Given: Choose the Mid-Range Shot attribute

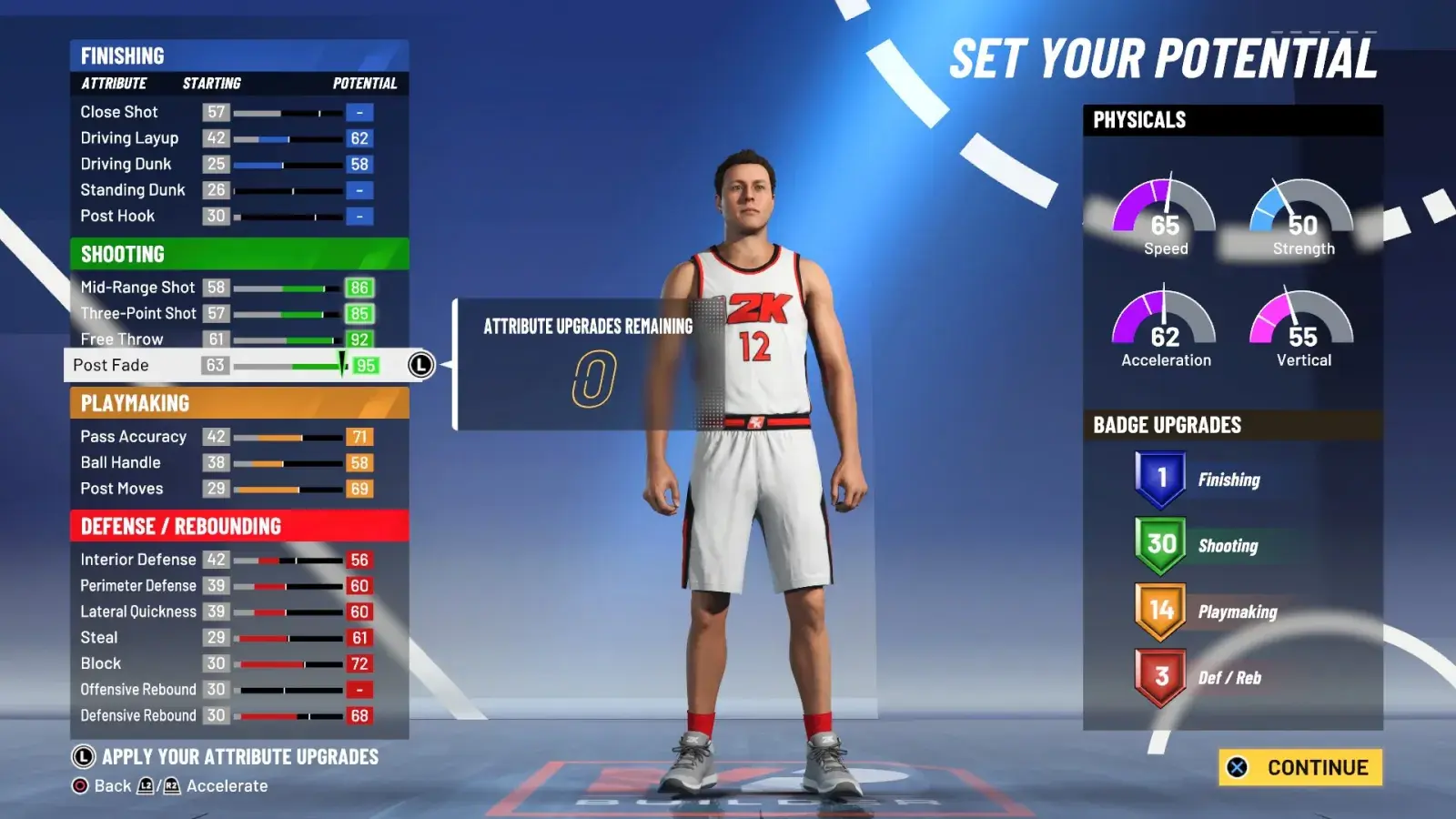Looking at the screenshot, I should [x=137, y=288].
